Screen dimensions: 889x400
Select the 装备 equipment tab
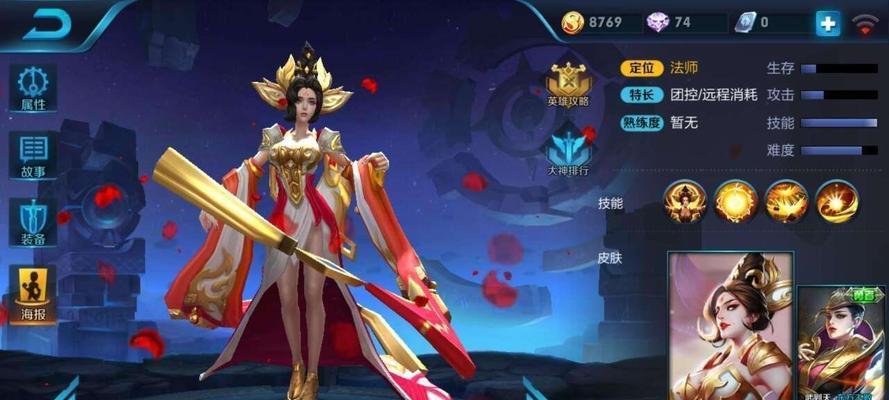click(32, 222)
